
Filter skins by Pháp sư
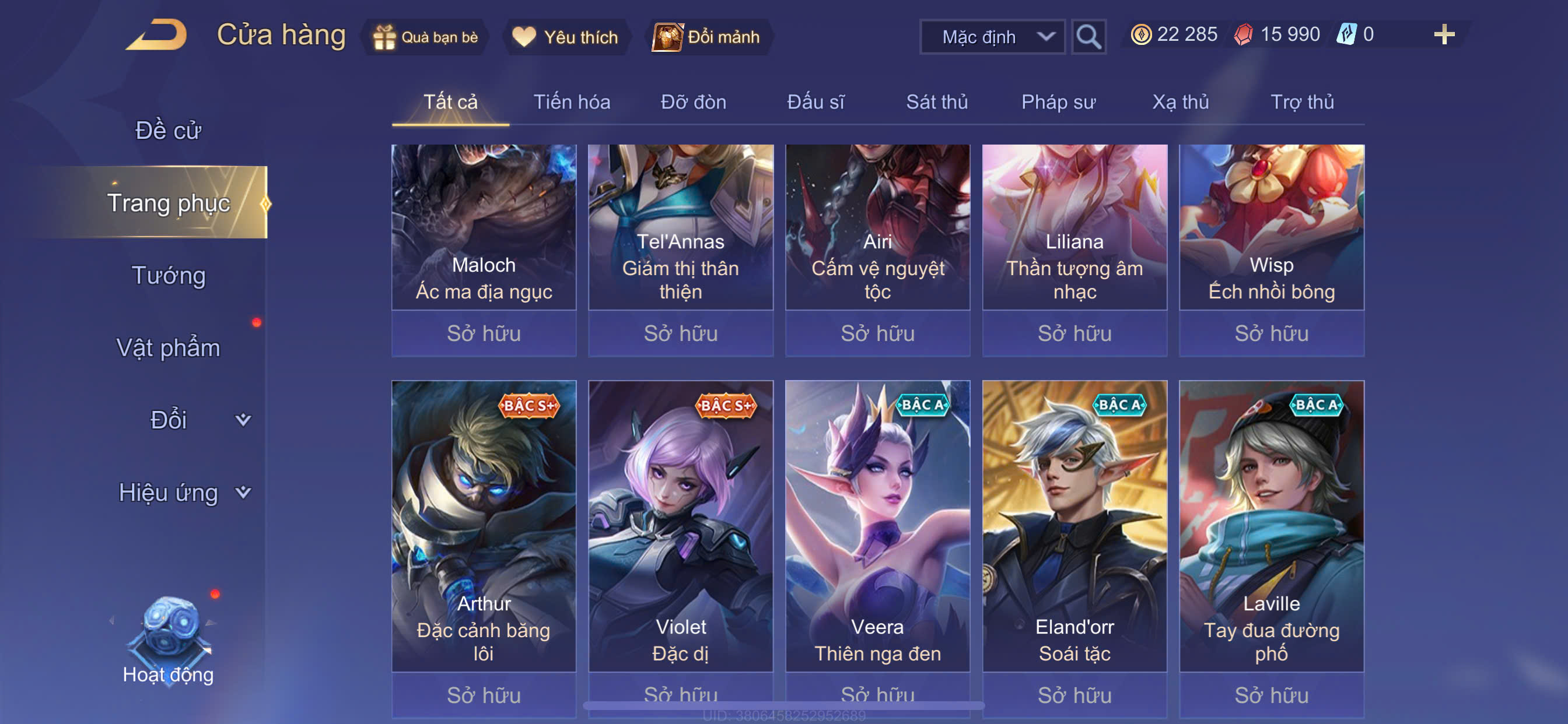click(x=1058, y=102)
